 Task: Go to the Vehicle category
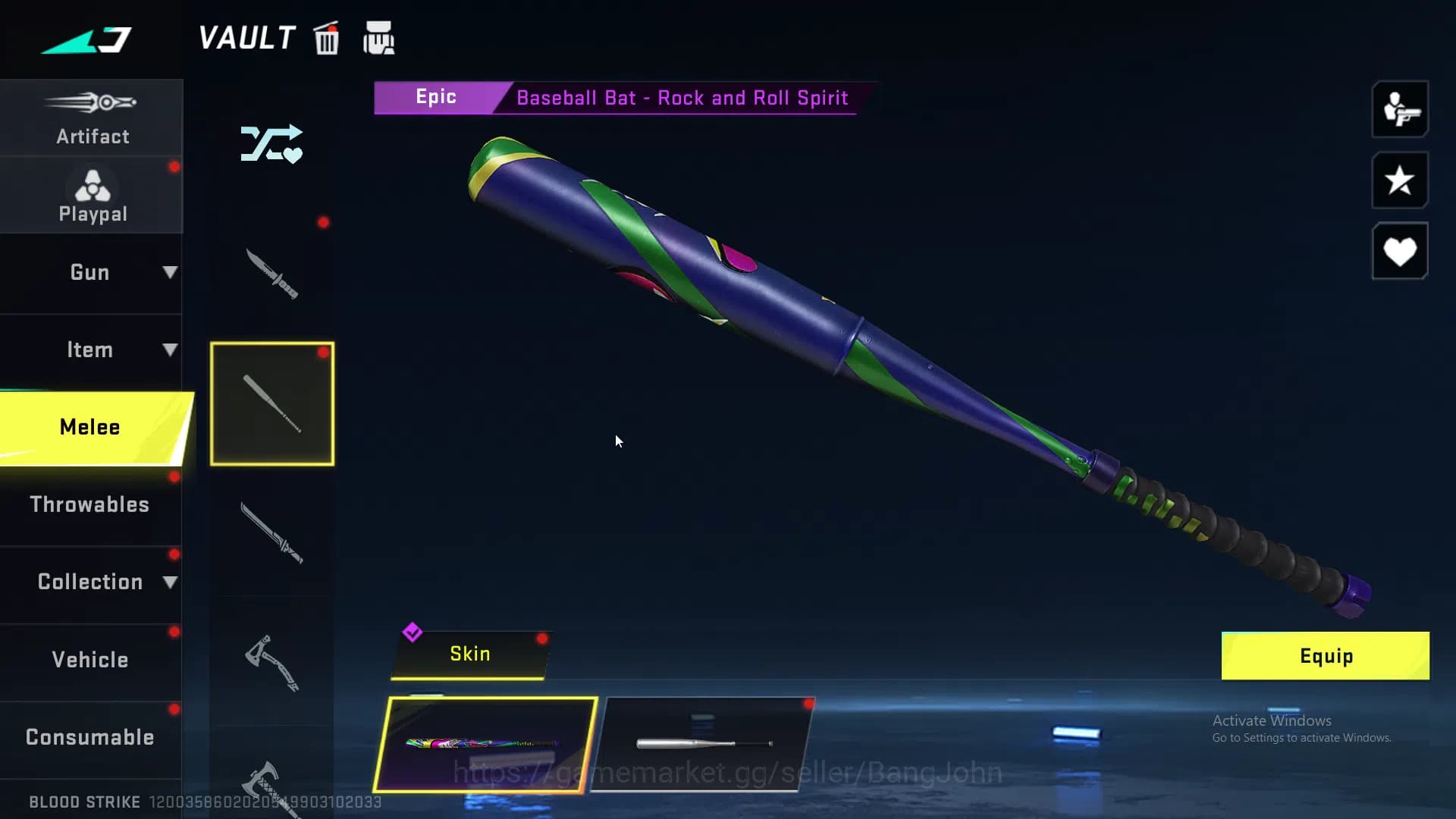click(x=90, y=660)
